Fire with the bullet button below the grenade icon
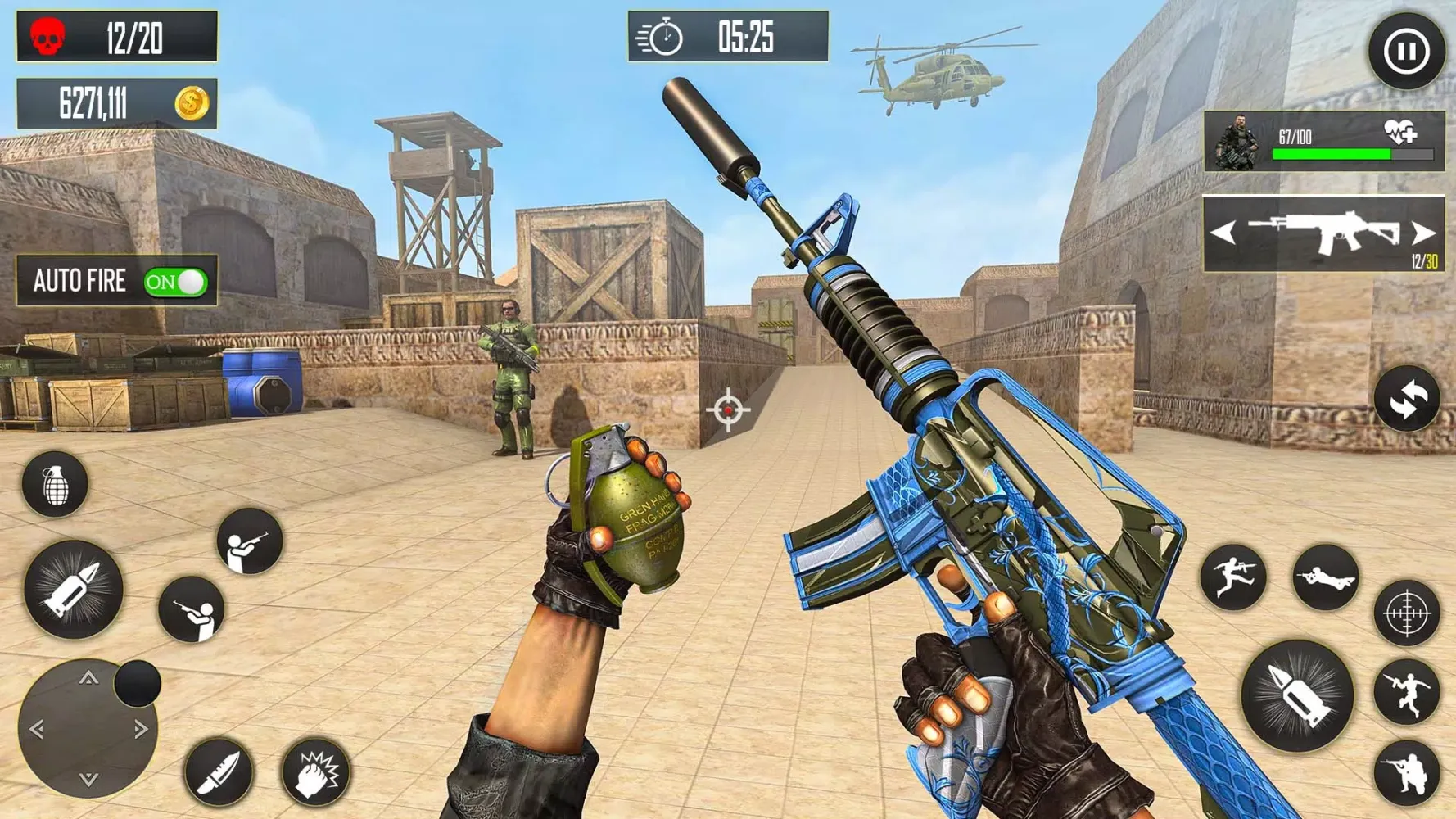 pyautogui.click(x=74, y=589)
